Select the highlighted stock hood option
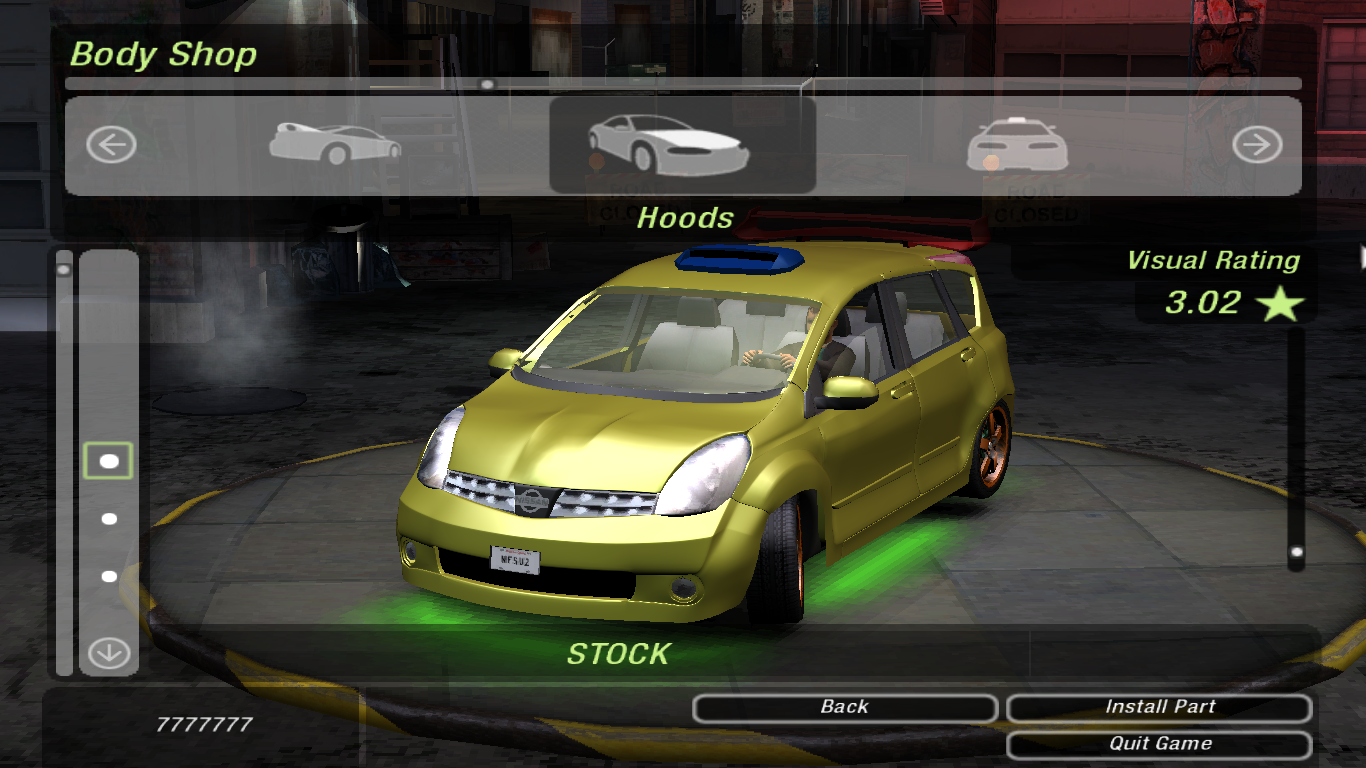1366x768 pixels. pos(109,461)
